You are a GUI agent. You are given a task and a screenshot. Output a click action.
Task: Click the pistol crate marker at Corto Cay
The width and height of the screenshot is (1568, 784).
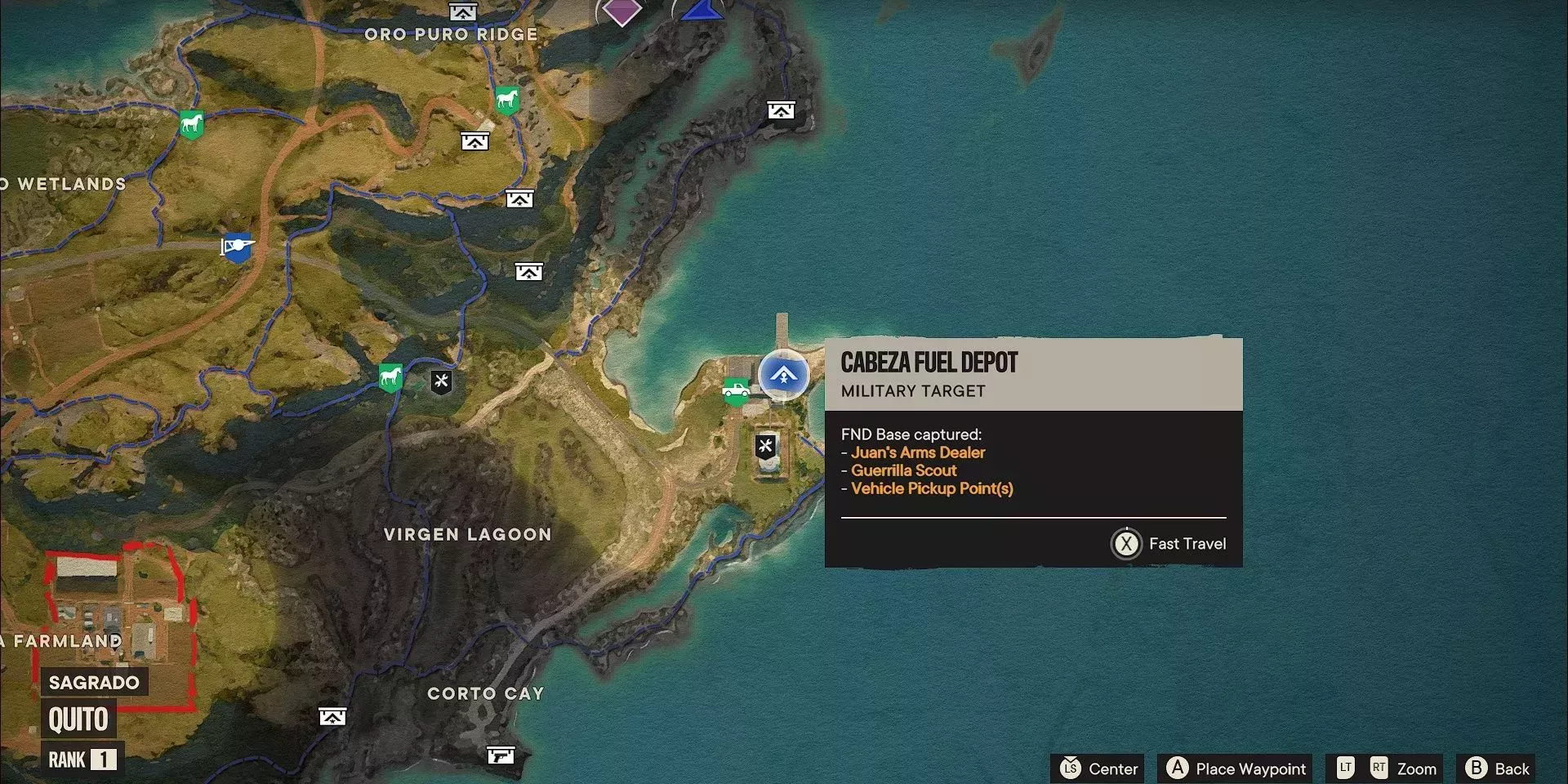(501, 755)
